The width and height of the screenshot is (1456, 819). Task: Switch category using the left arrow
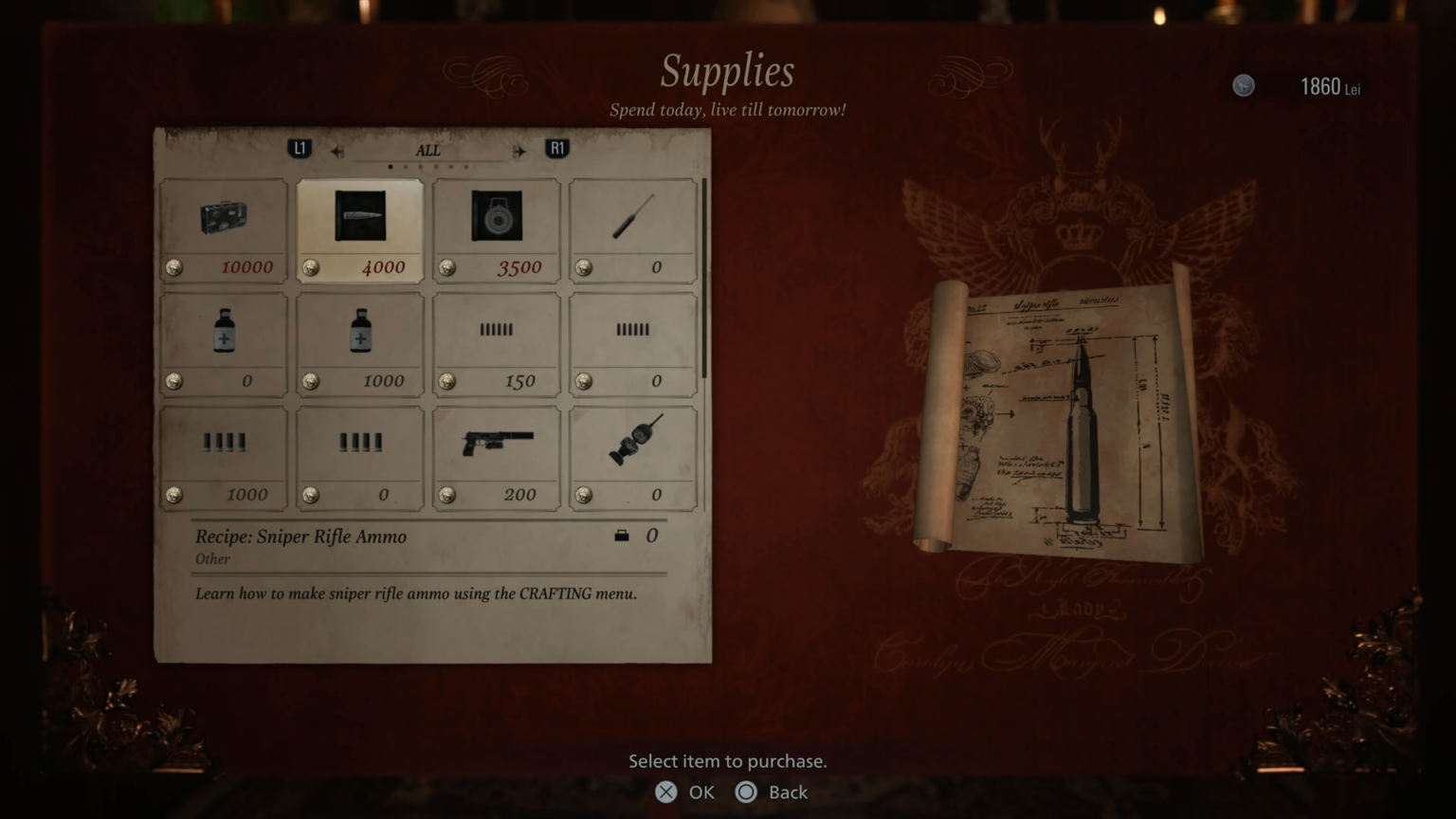(337, 150)
